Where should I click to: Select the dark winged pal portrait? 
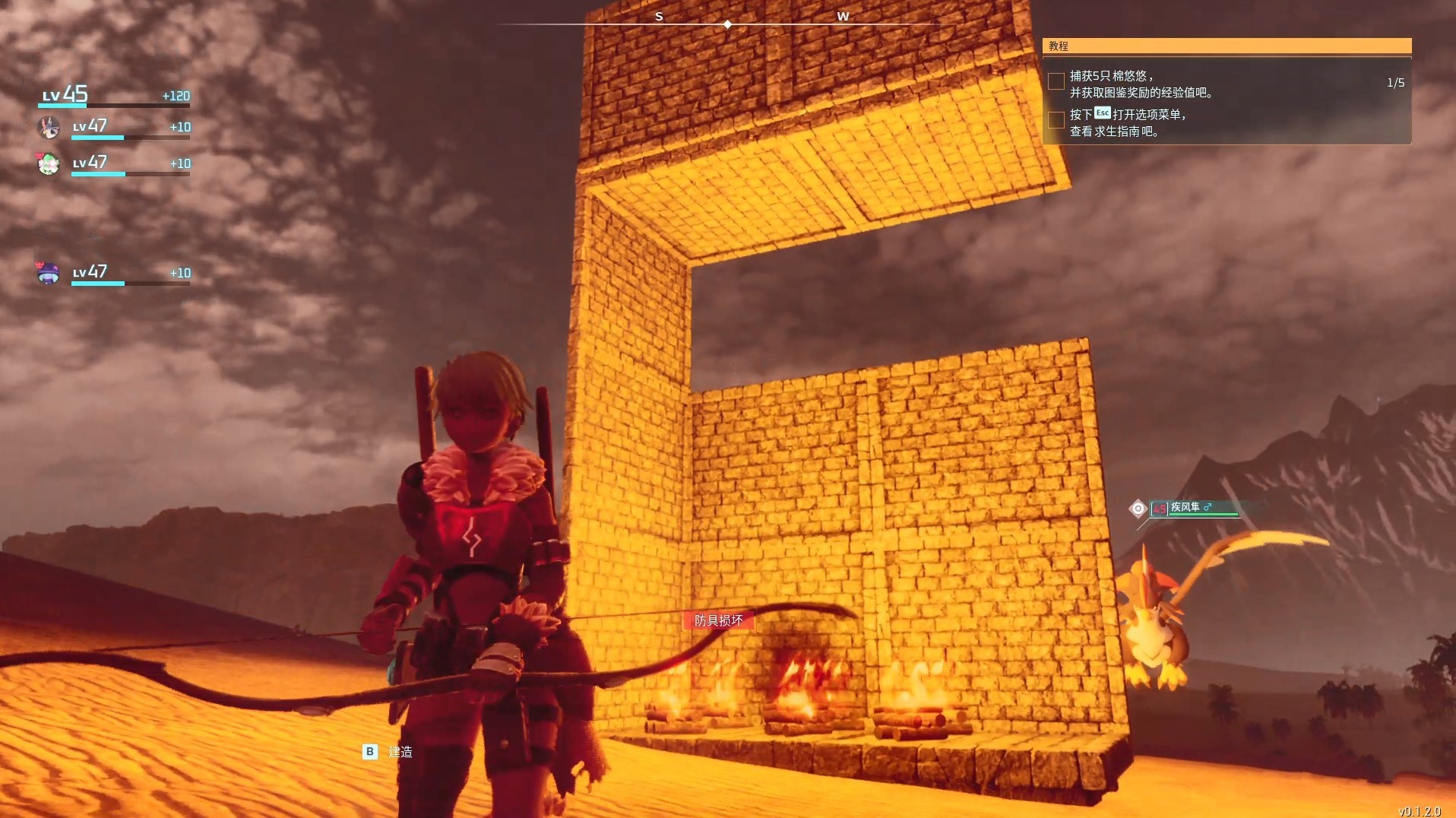[49, 128]
